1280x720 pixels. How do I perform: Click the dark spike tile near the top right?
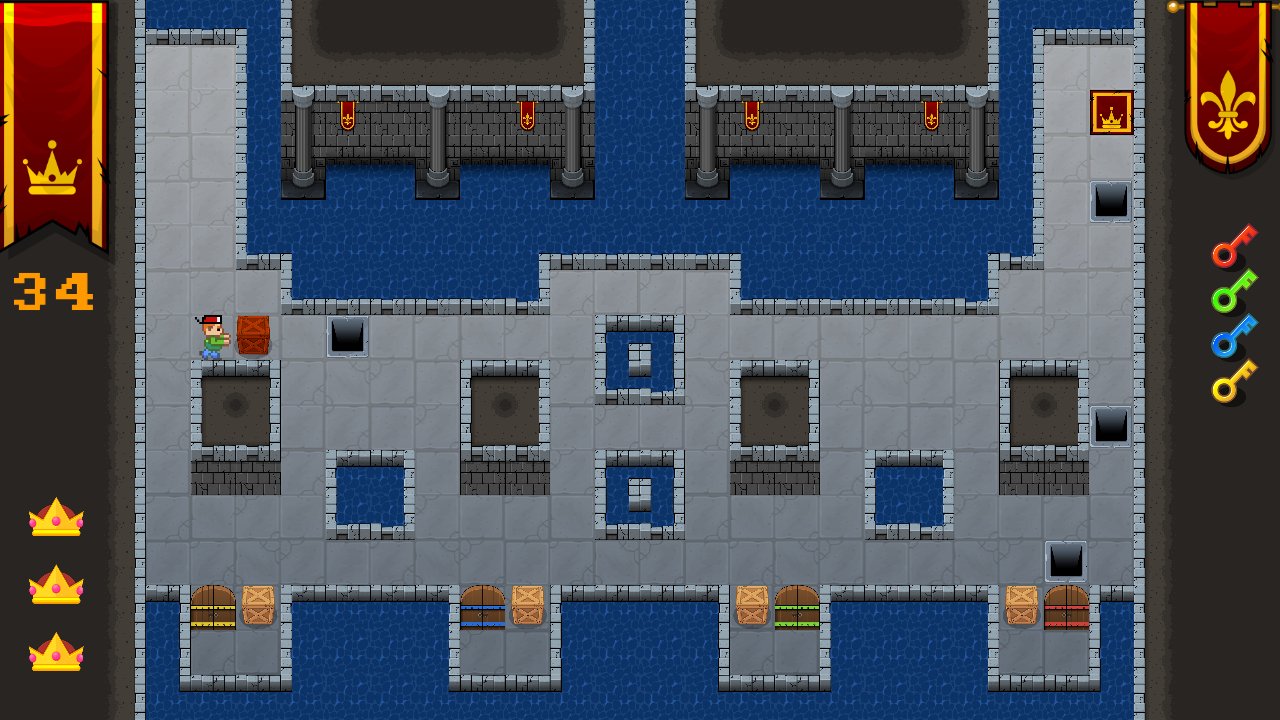(x=1110, y=200)
